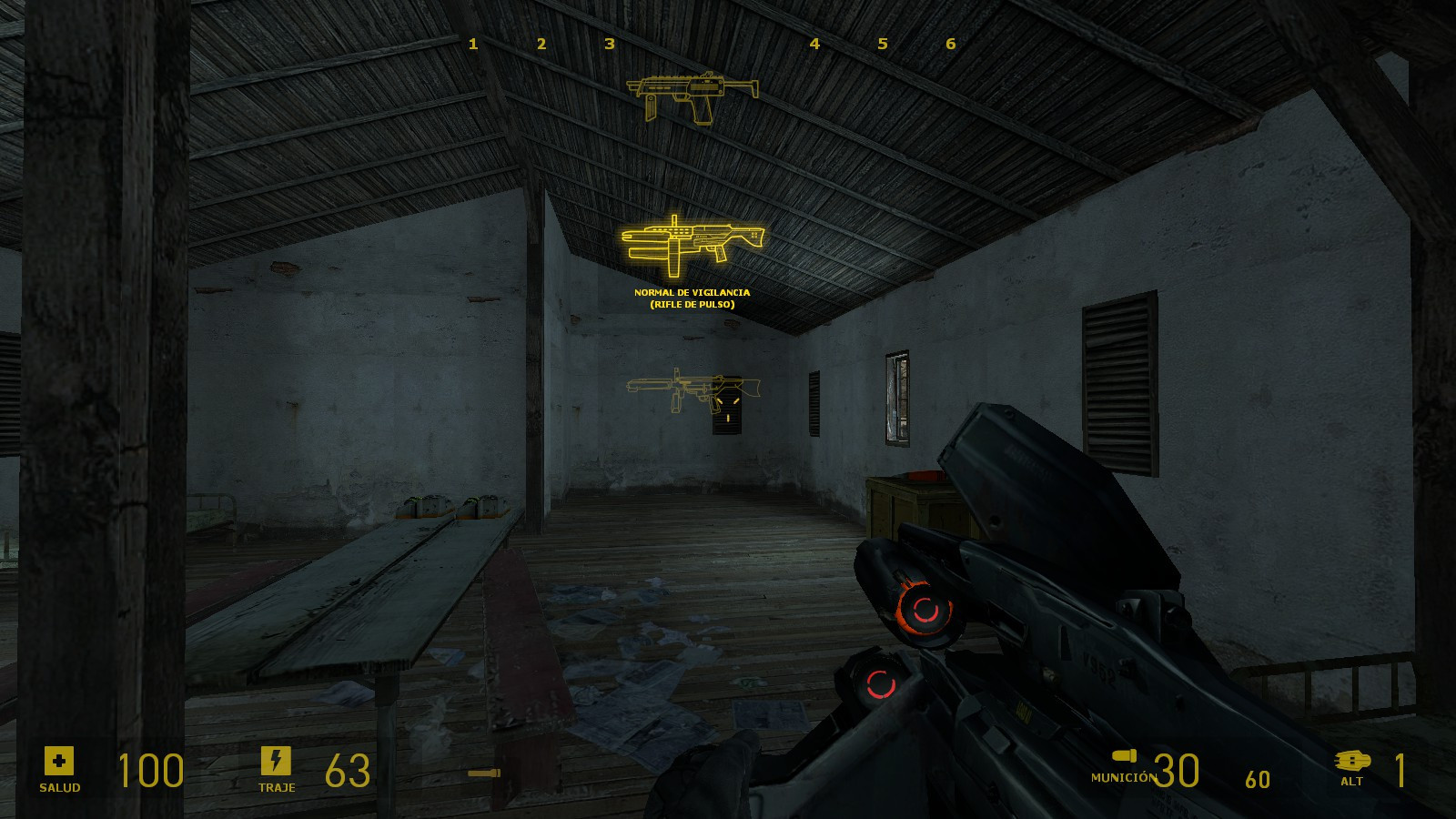The height and width of the screenshot is (819, 1456).
Task: Switch to weapon slot 3
Action: (x=609, y=42)
